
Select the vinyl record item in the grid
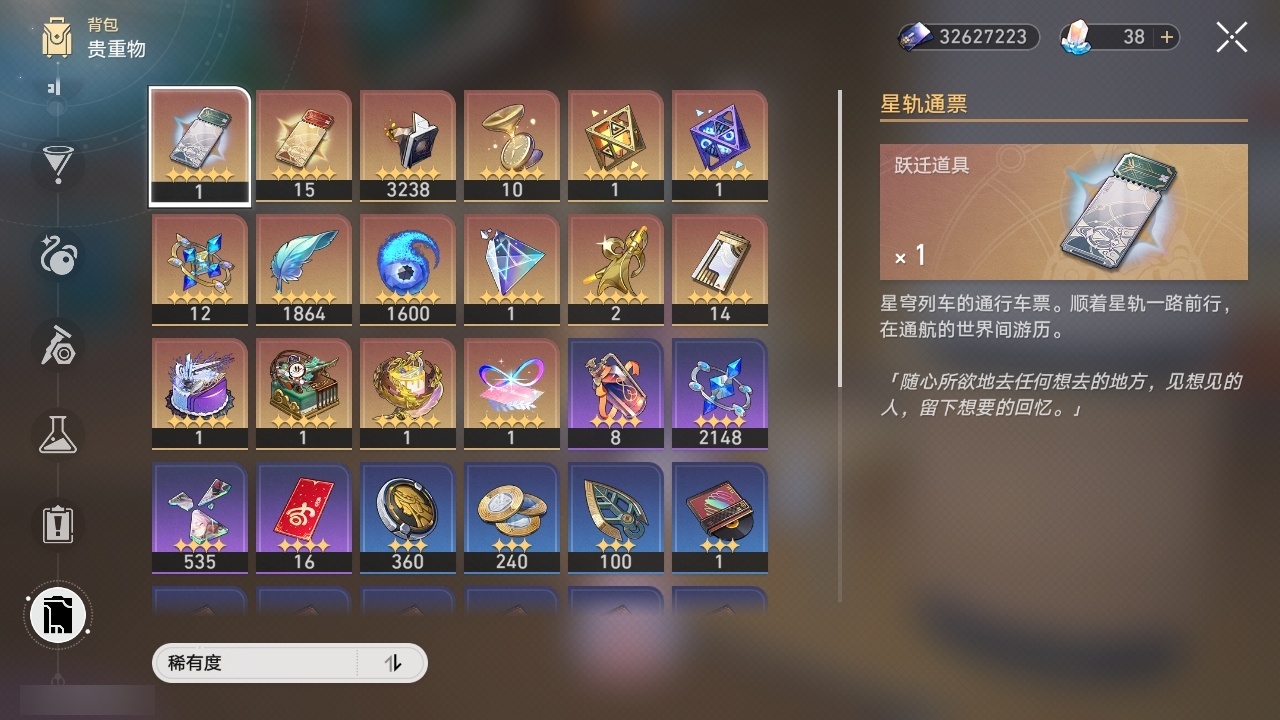(x=719, y=515)
